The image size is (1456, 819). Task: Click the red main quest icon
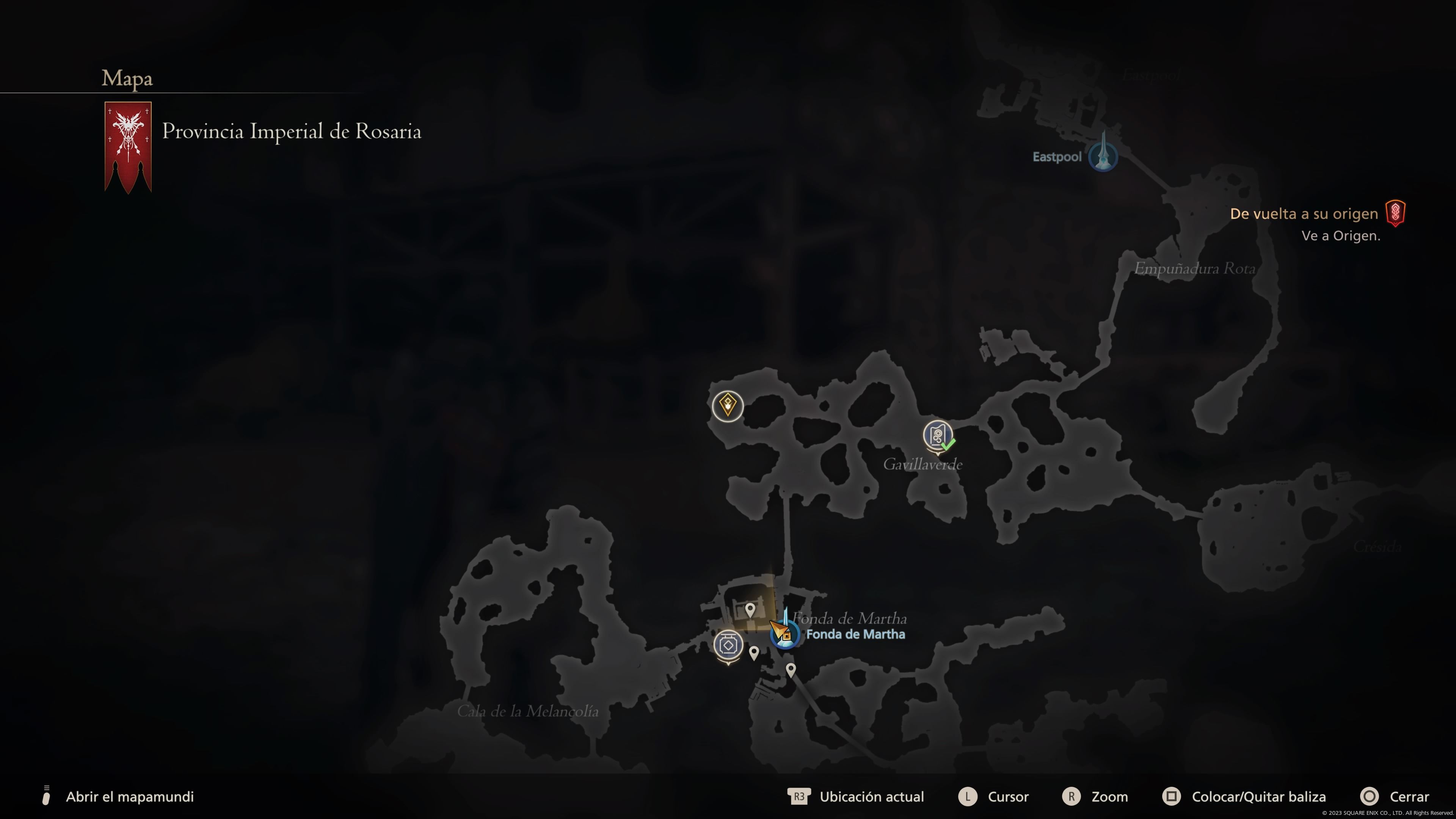coord(1395,213)
